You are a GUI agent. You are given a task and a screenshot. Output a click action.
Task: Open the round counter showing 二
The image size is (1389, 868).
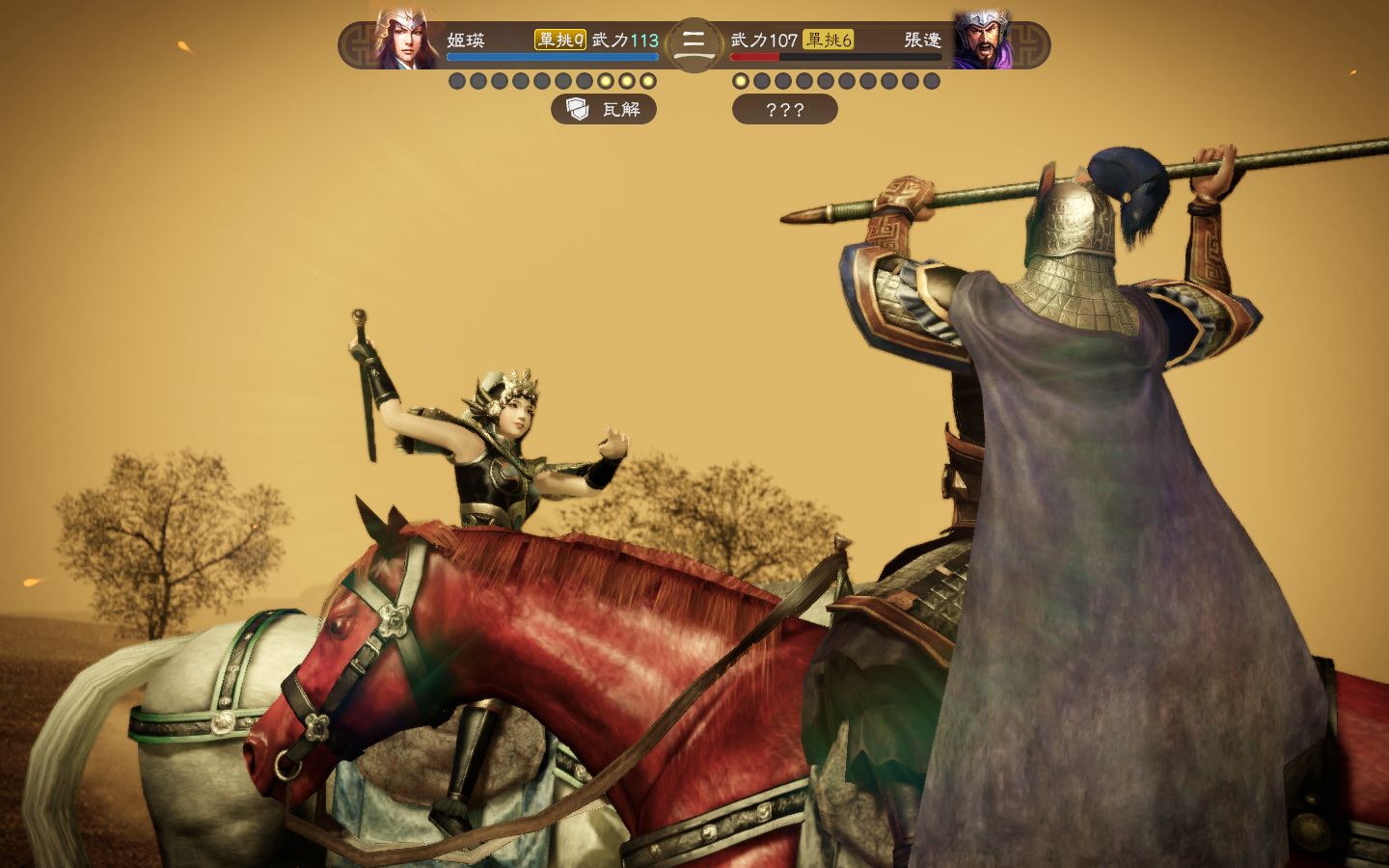click(x=693, y=44)
